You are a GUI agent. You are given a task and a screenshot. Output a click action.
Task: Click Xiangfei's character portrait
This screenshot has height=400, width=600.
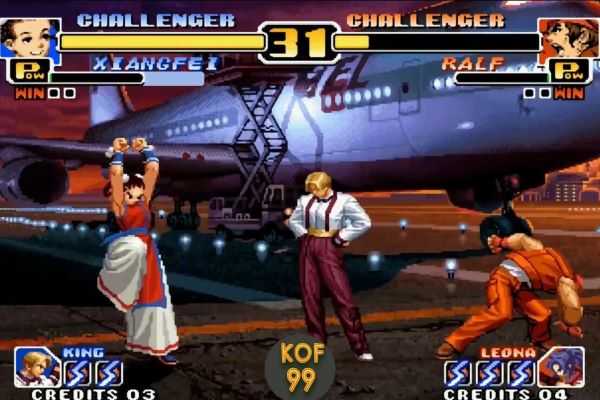pyautogui.click(x=31, y=39)
